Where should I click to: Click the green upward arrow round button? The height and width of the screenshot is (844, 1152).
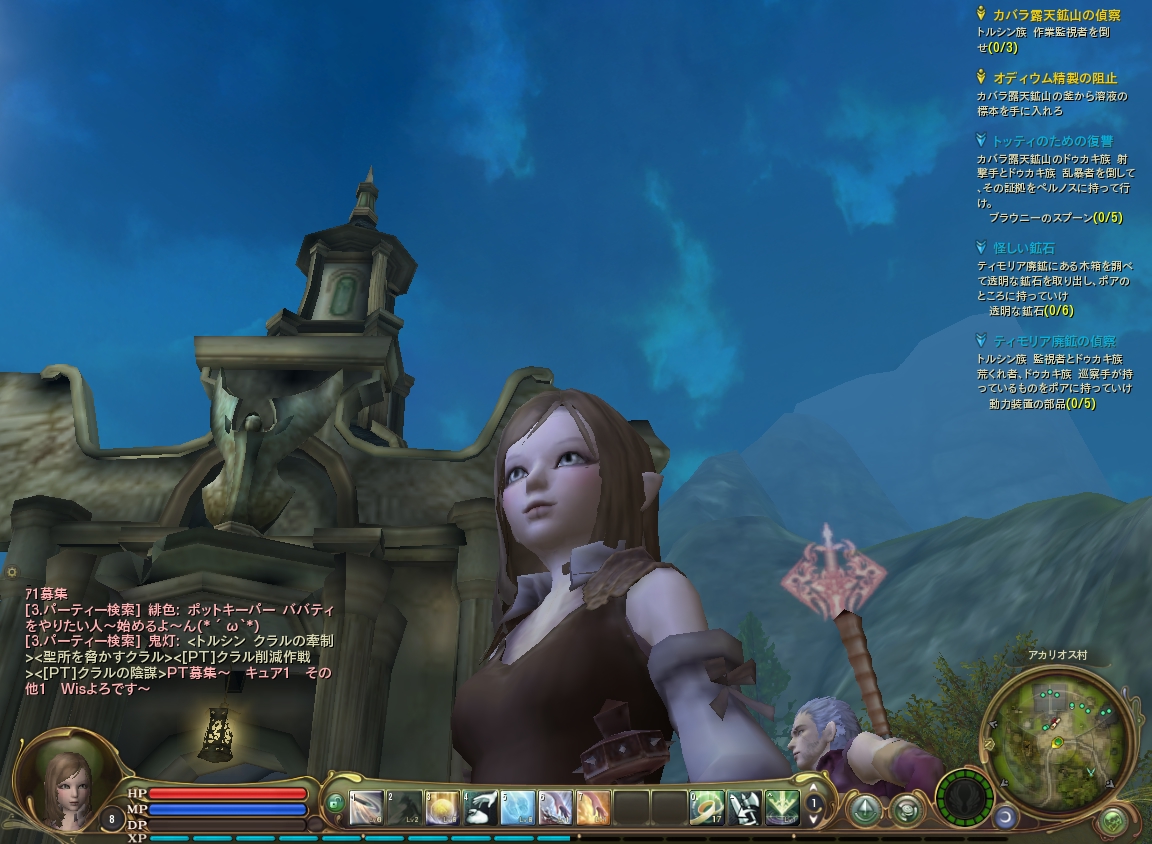pyautogui.click(x=864, y=808)
